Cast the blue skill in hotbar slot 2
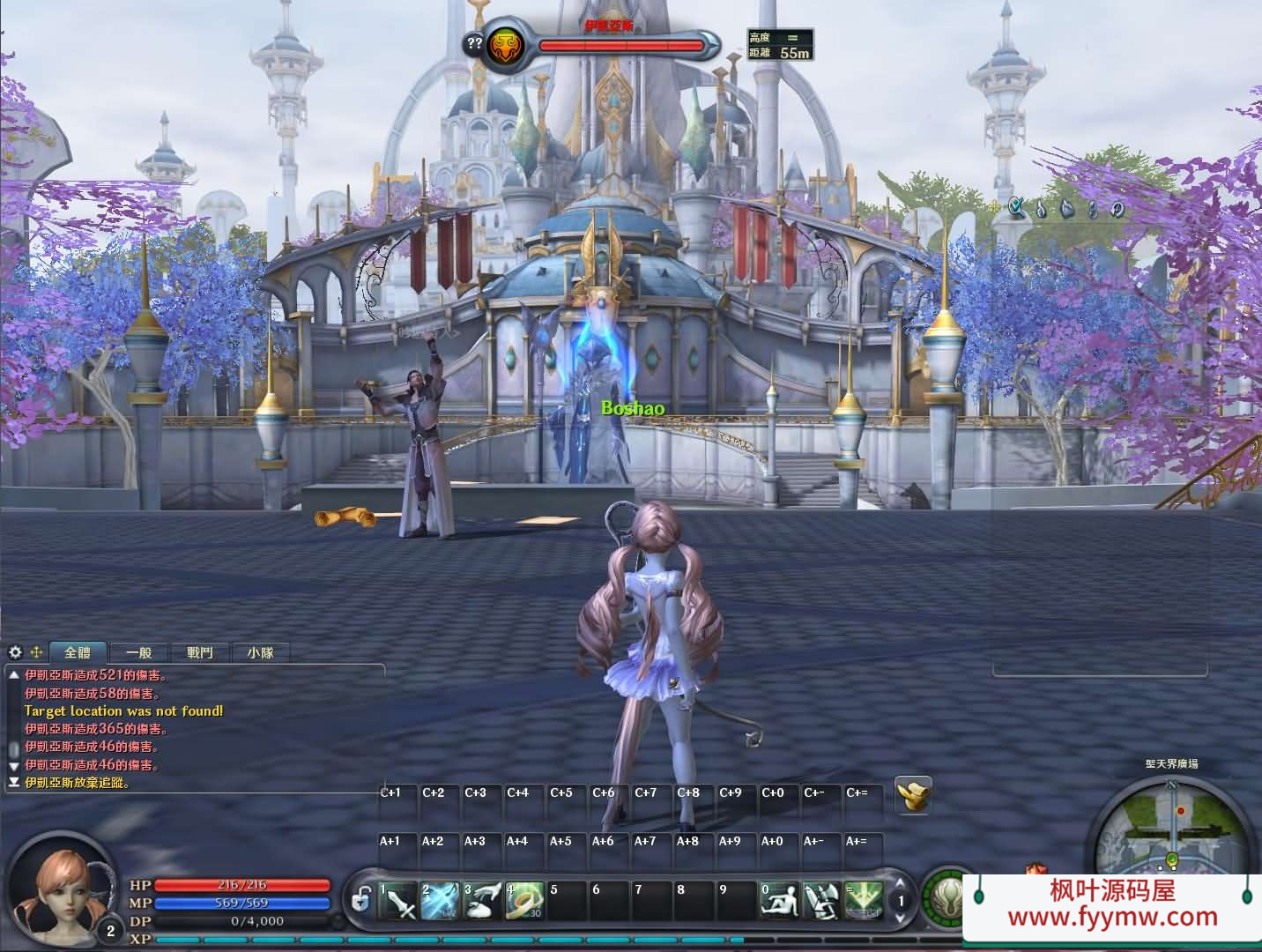This screenshot has height=952, width=1262. pos(440,901)
